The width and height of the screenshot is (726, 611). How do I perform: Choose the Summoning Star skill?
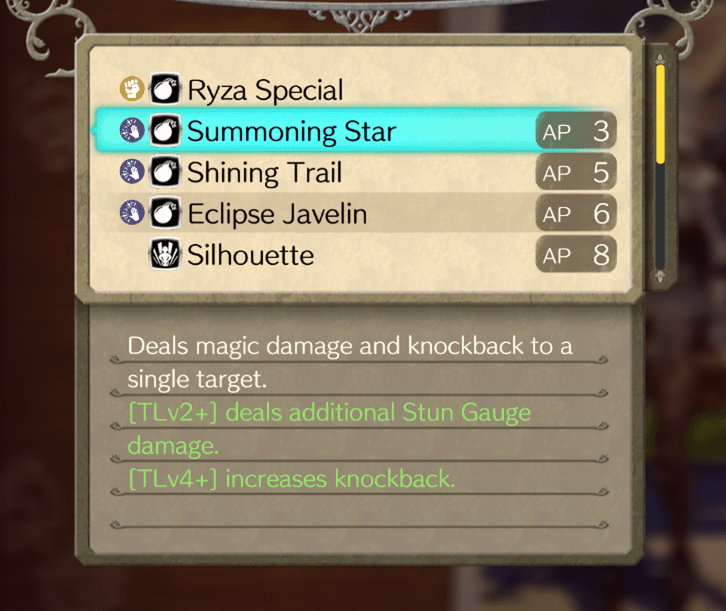click(x=291, y=132)
